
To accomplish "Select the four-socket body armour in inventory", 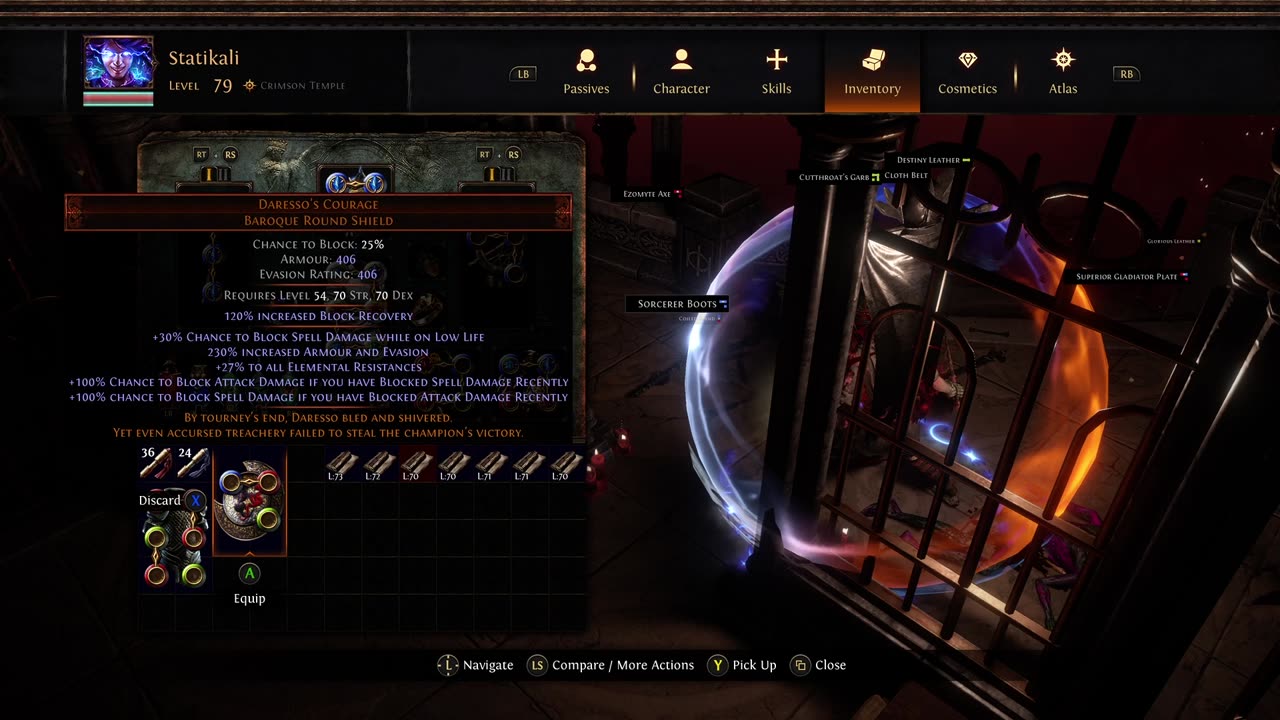I will tap(175, 548).
